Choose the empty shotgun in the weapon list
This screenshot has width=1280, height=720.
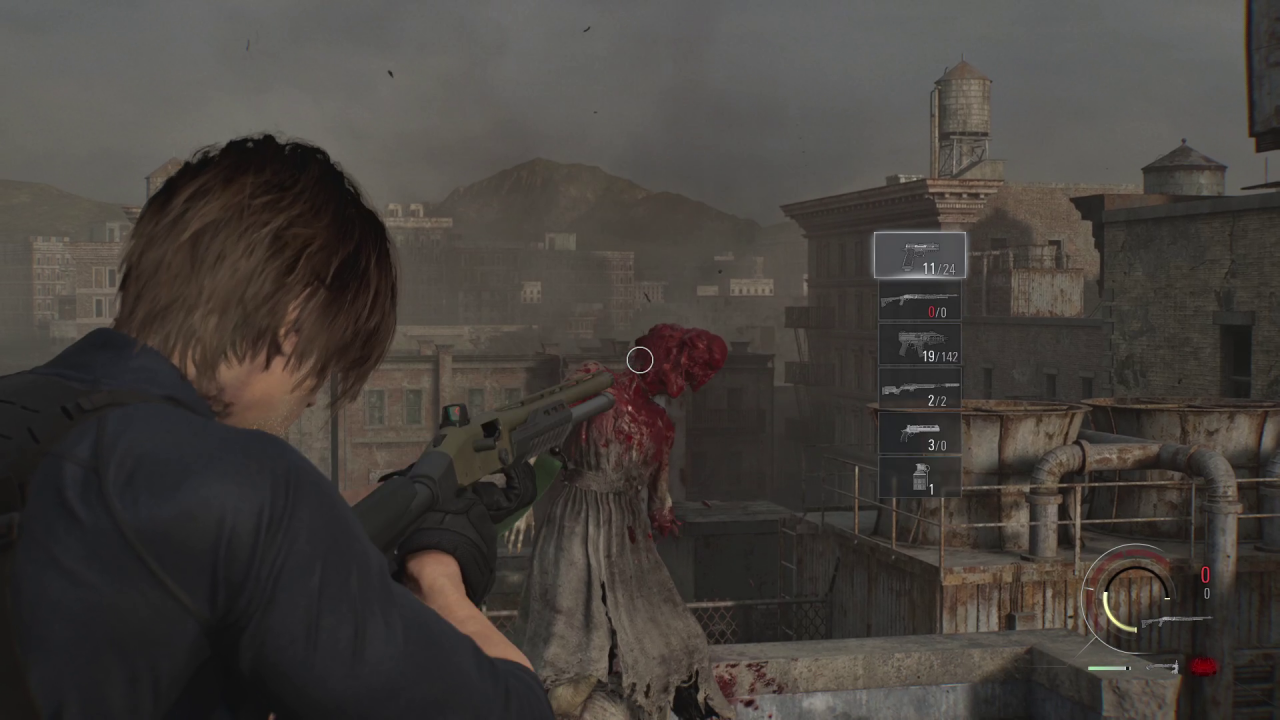pyautogui.click(x=919, y=300)
